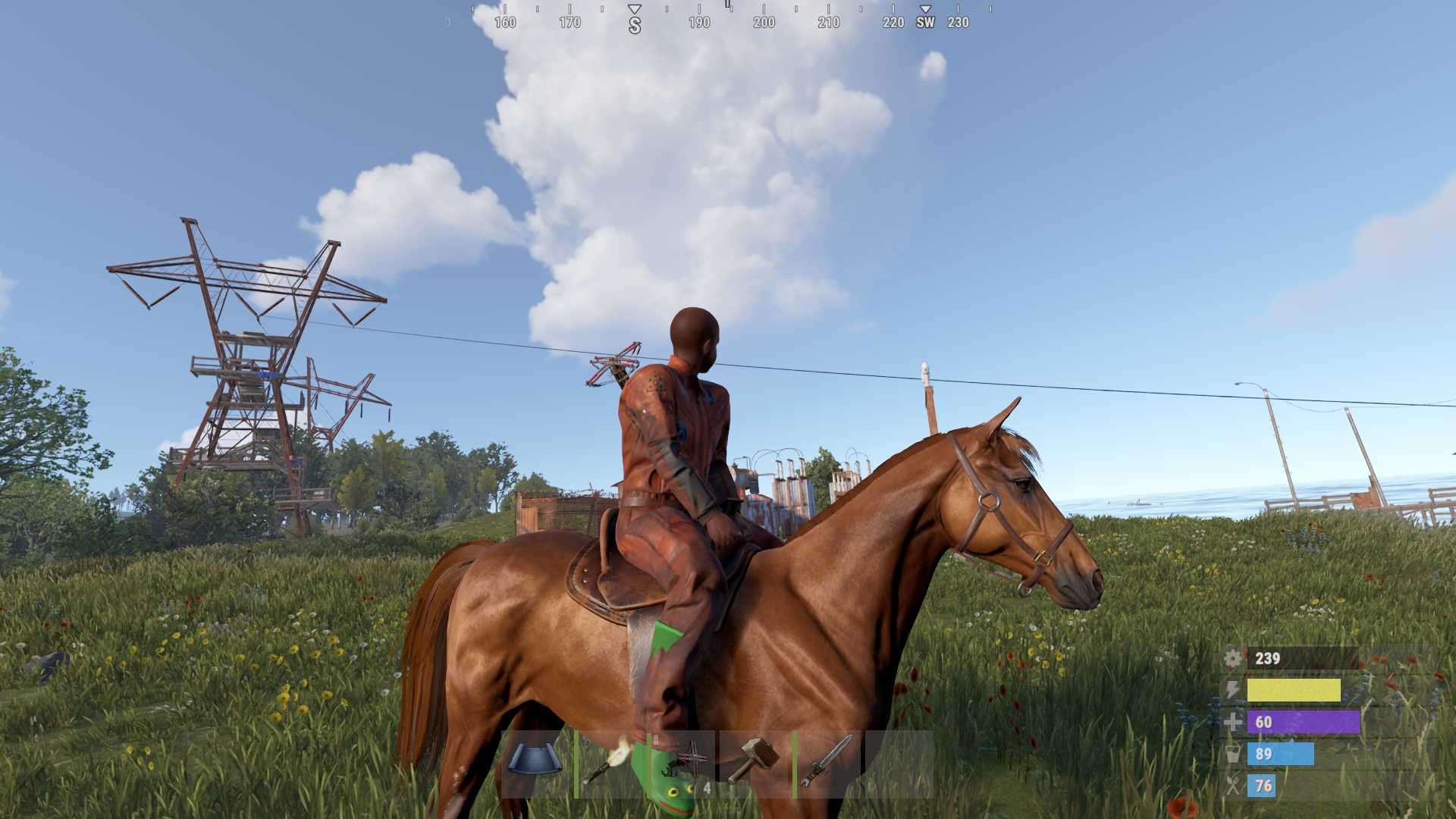Viewport: 1456px width, 819px height.
Task: Click the lightning bolt electricity icon
Action: tap(1232, 690)
